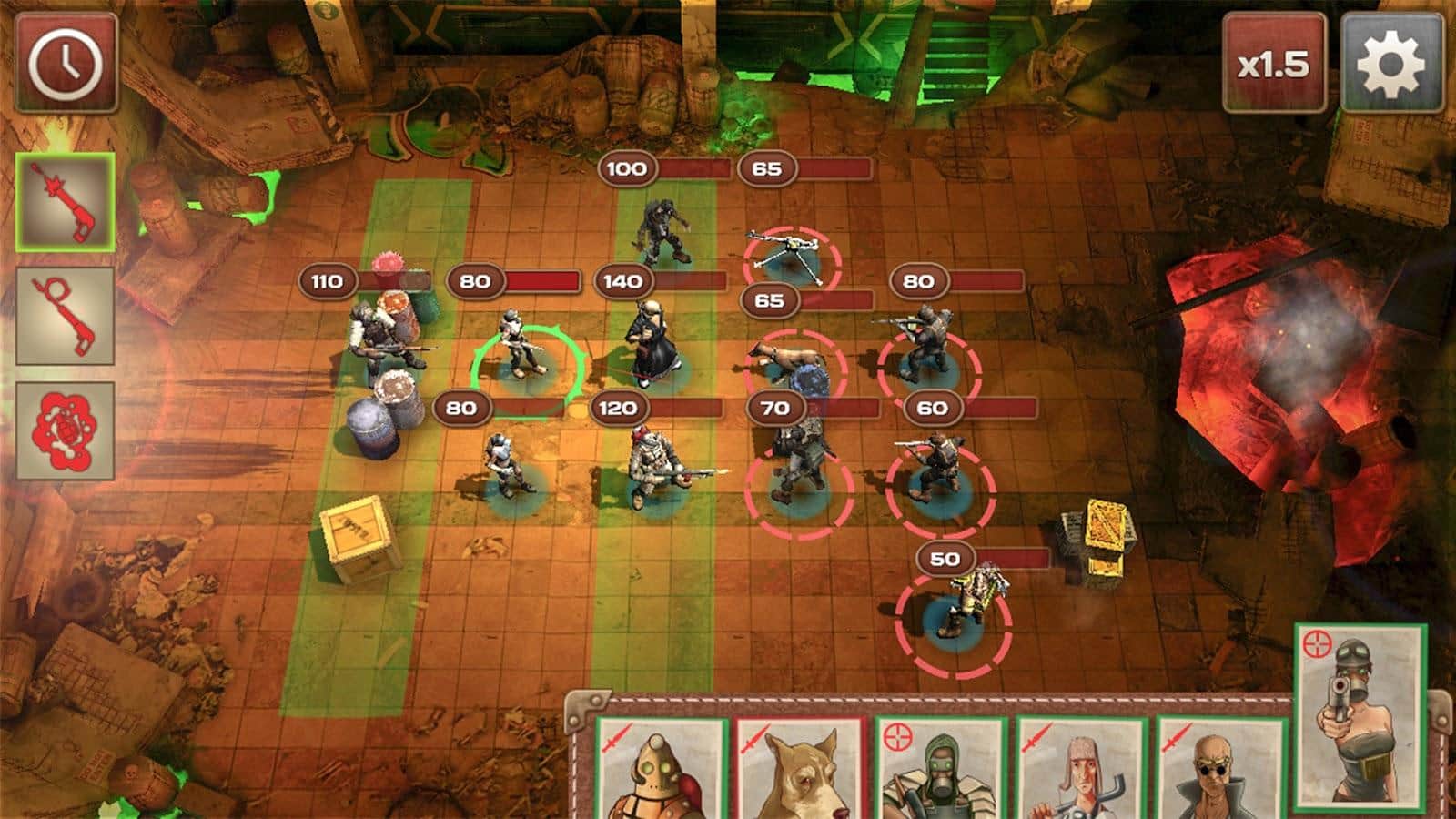Select the highlighted rifle attack ability

[66, 201]
